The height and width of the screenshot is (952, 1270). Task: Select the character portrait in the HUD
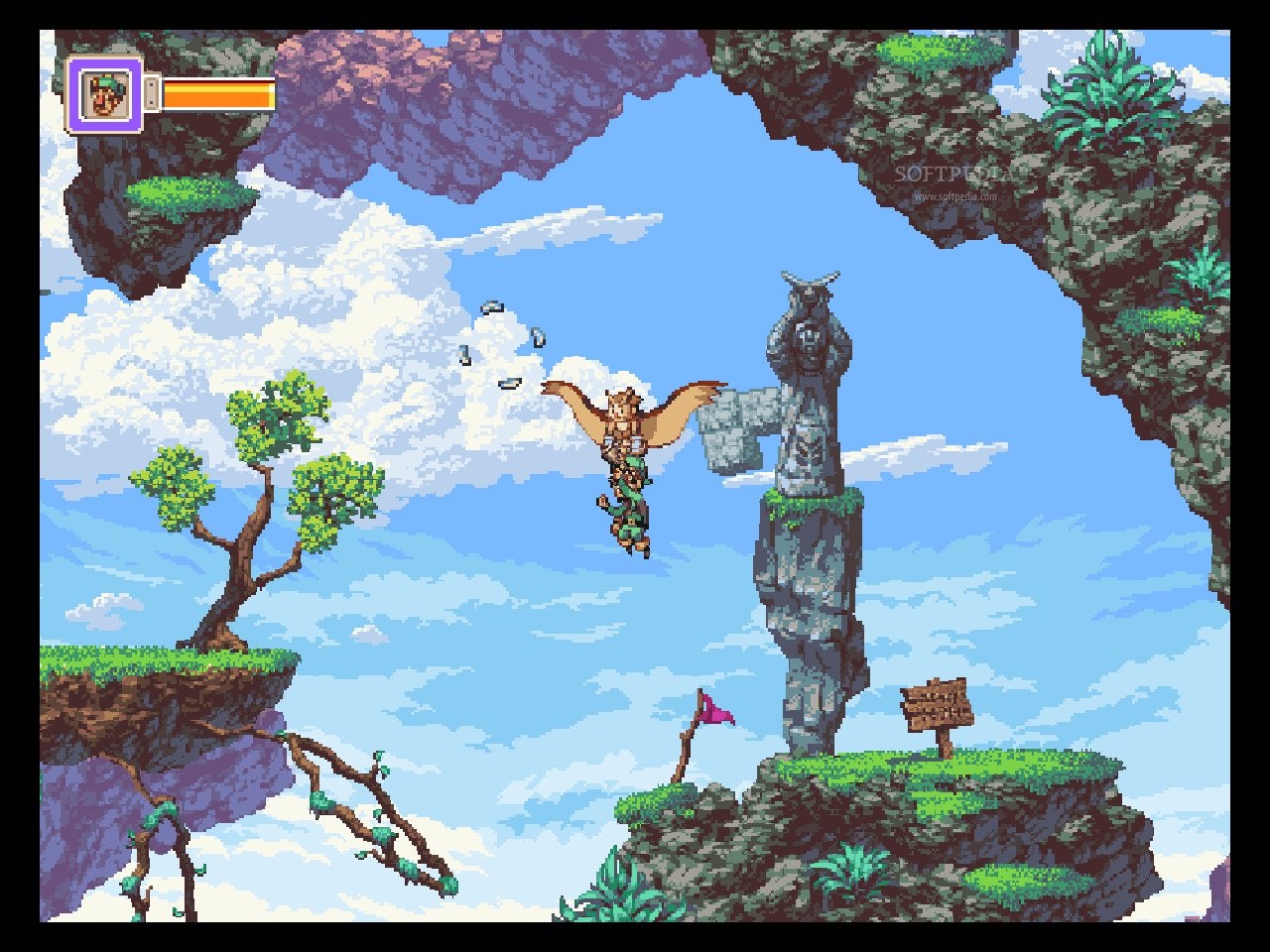[102, 96]
